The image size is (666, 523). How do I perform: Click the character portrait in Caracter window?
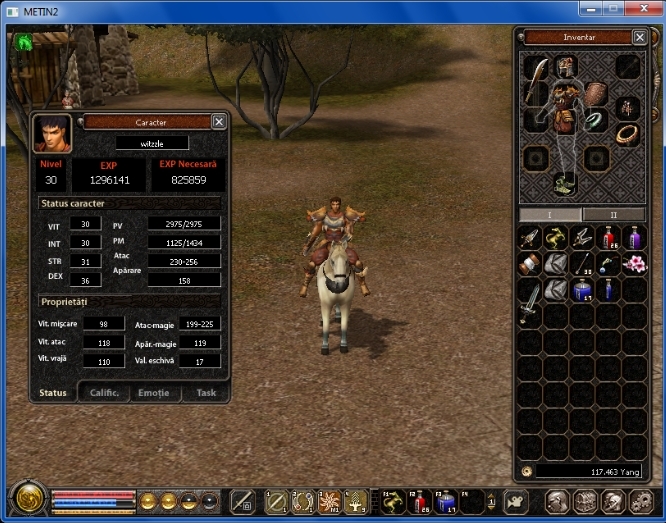[x=51, y=133]
